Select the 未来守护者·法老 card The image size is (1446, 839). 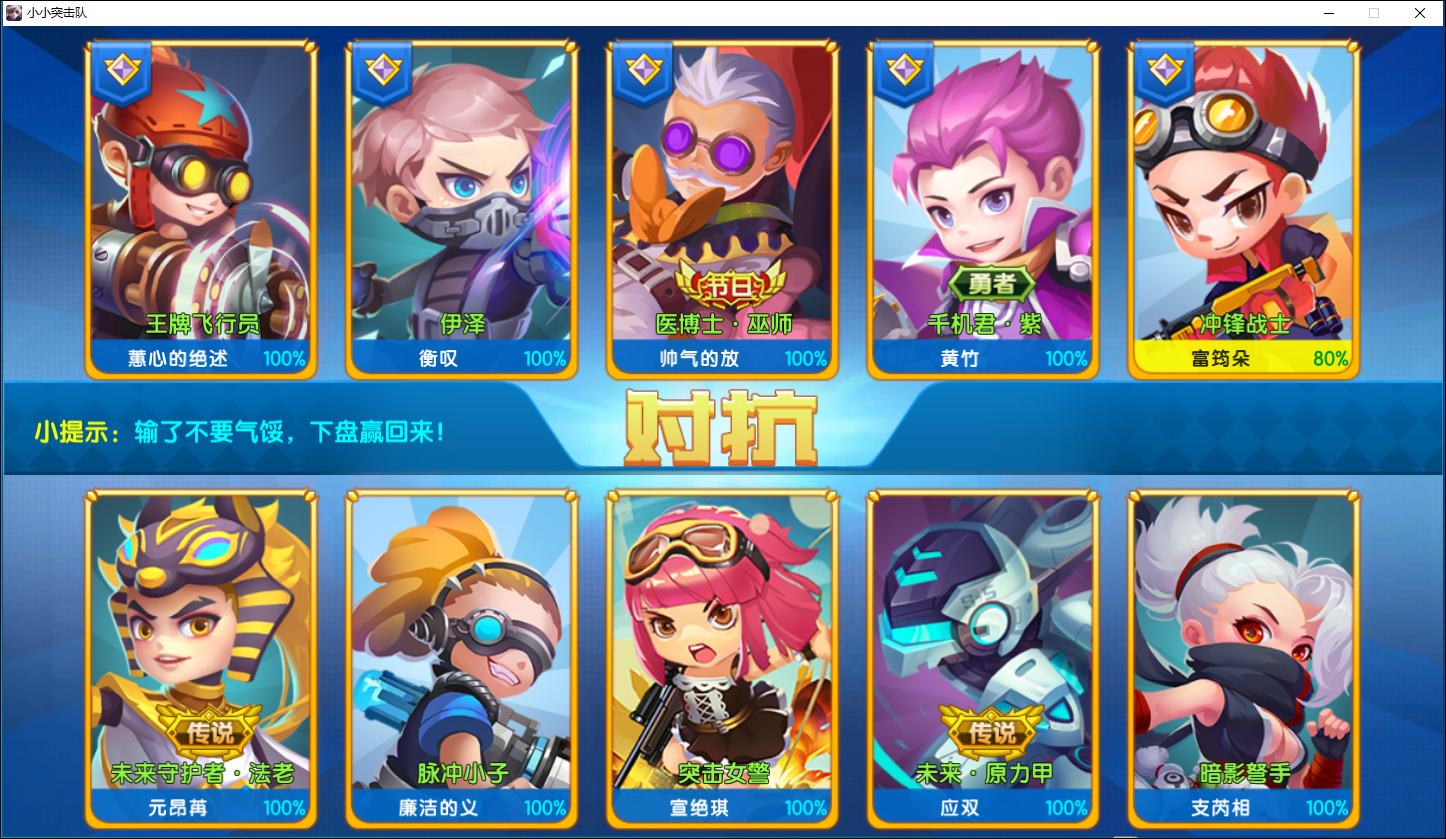click(x=201, y=658)
